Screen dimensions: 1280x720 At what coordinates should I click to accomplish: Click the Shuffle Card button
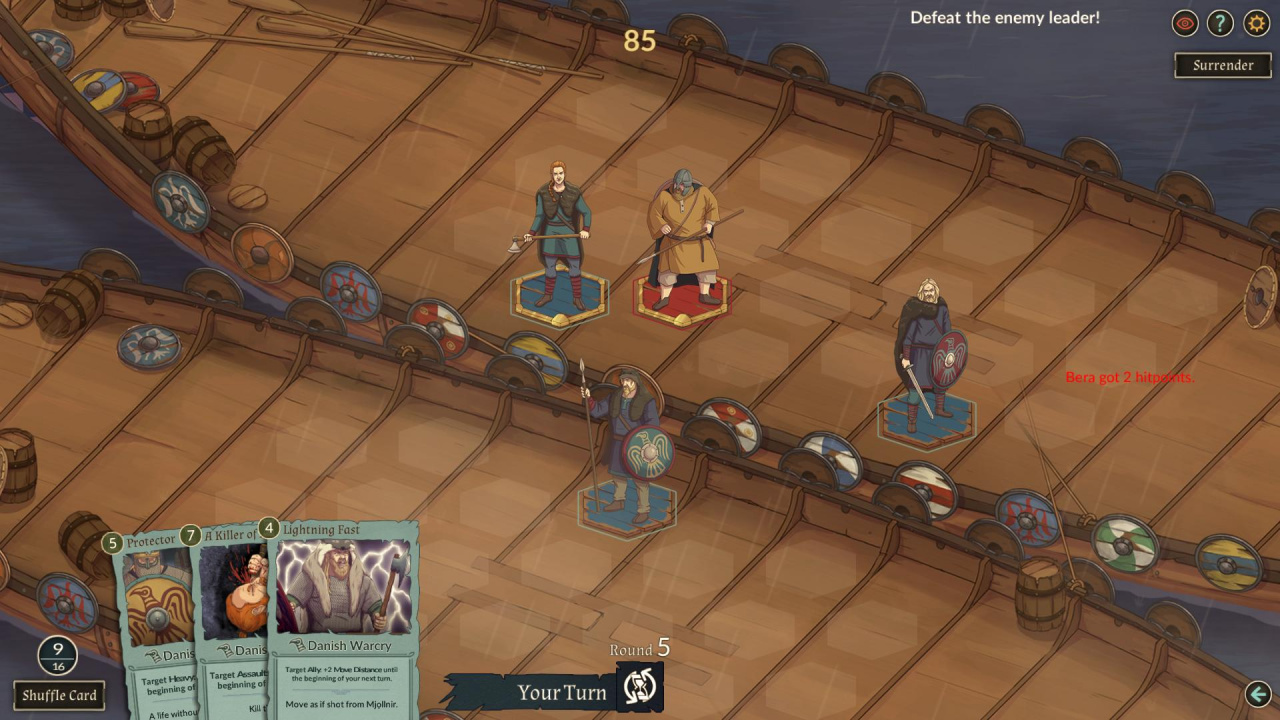[59, 695]
